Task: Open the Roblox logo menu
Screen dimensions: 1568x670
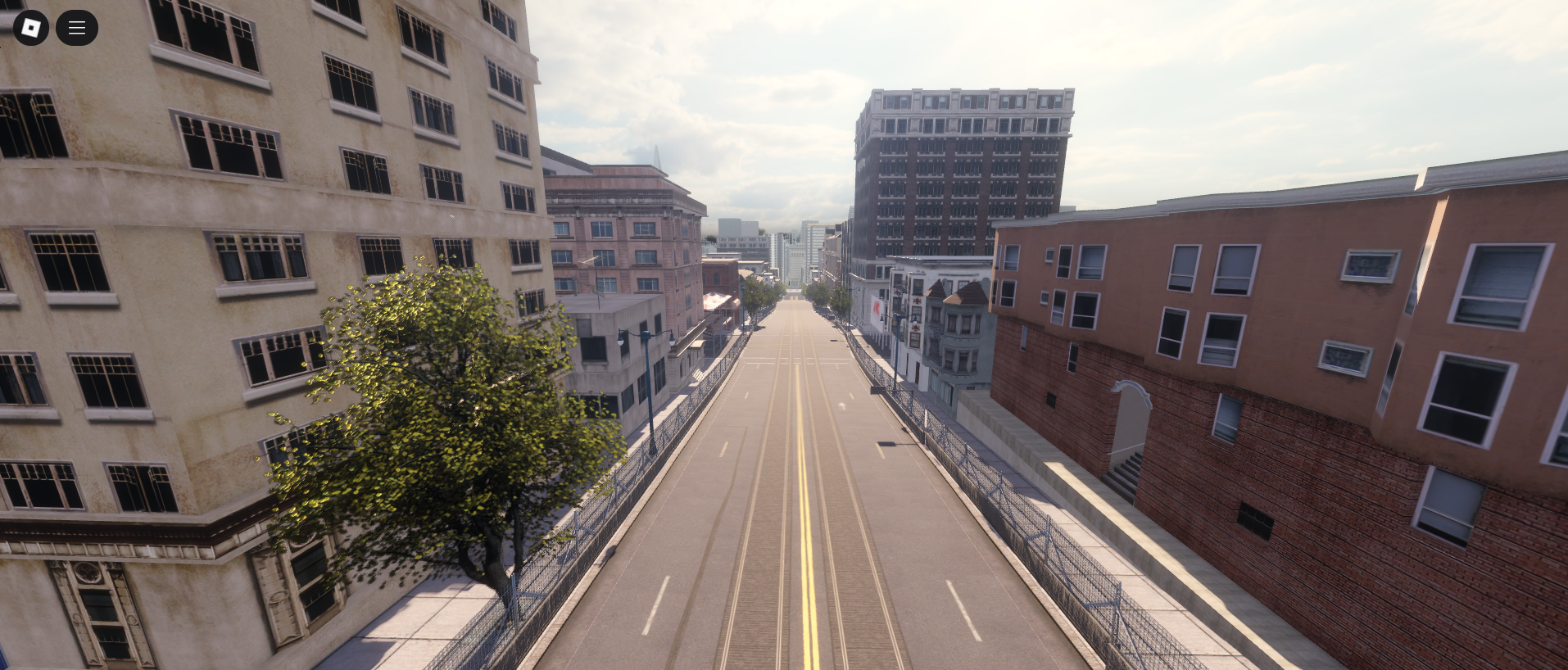Action: pyautogui.click(x=31, y=28)
